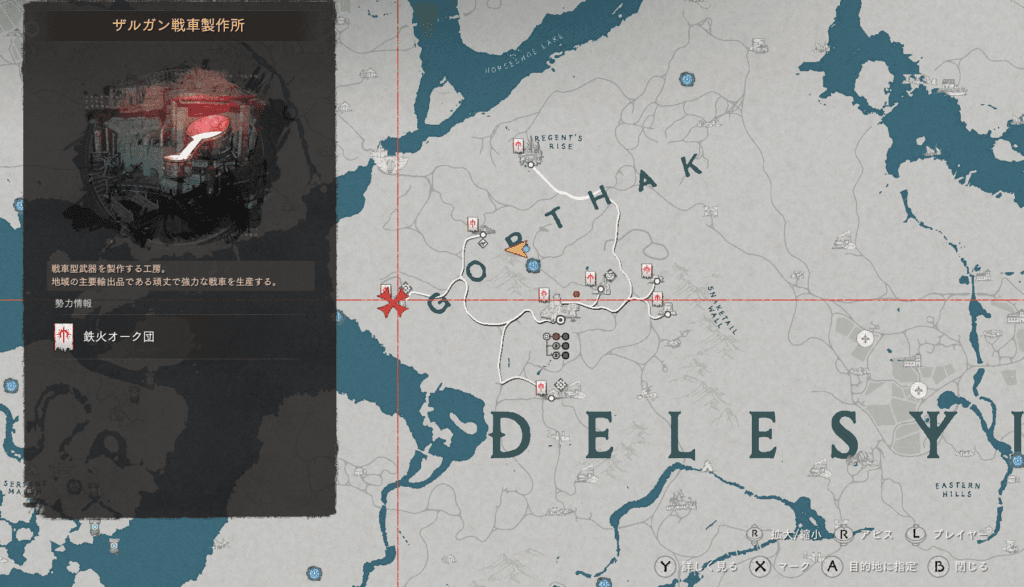Click the cluster of round icons under Gorthak
The height and width of the screenshot is (587, 1024).
tap(558, 343)
